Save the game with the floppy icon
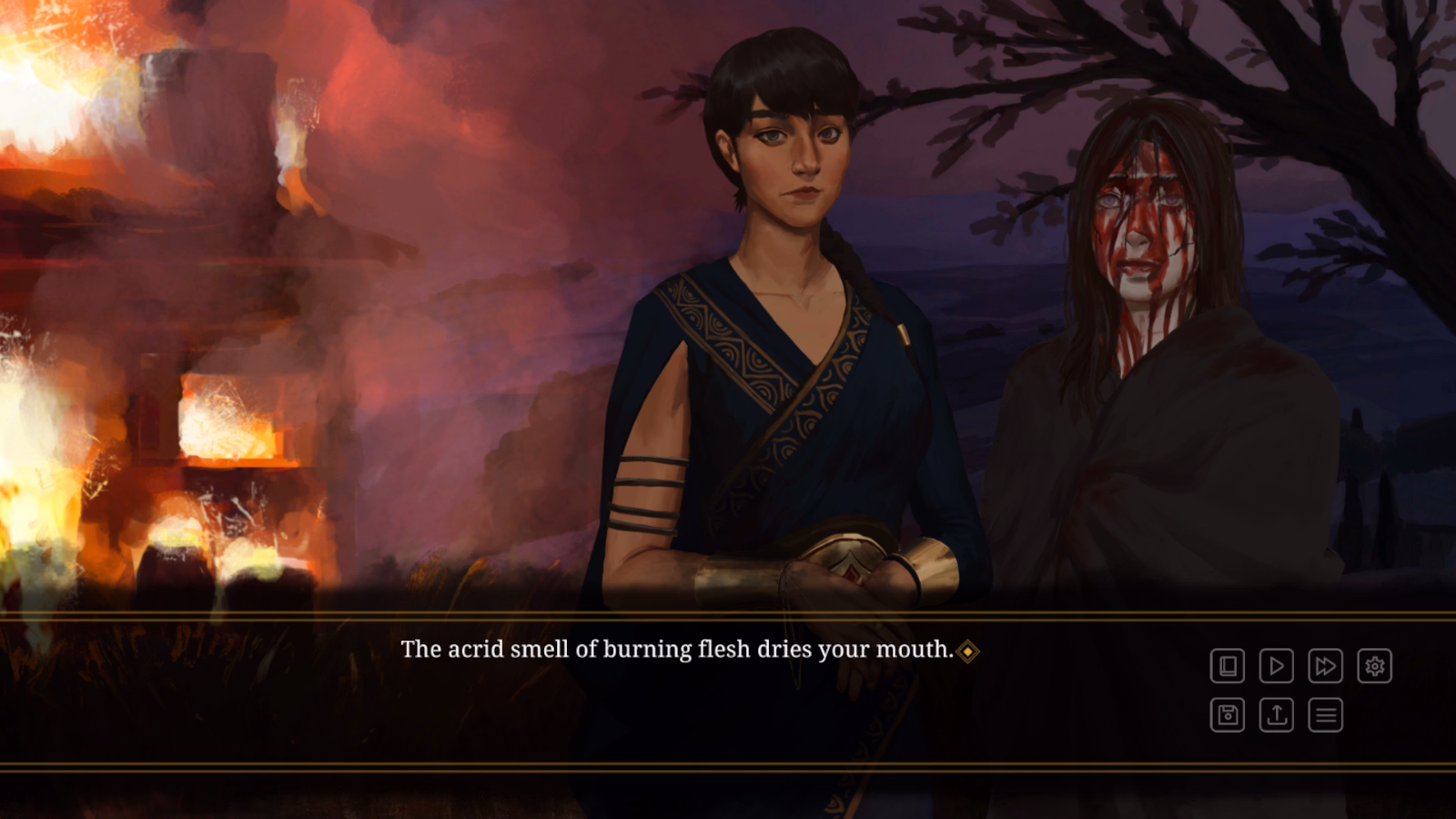 click(x=1228, y=714)
